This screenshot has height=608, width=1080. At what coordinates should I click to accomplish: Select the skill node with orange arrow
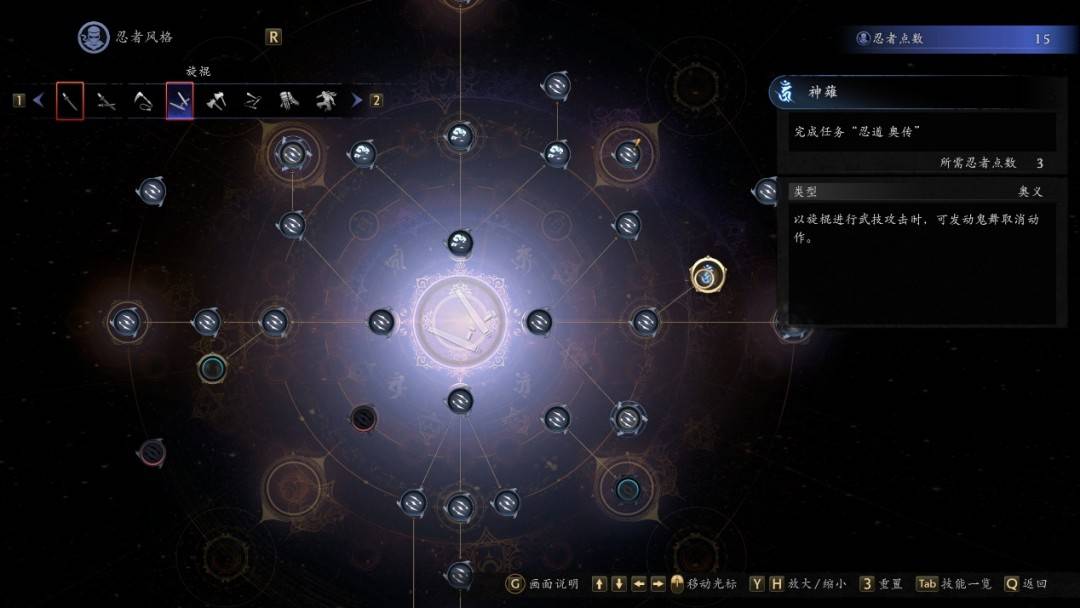[x=628, y=153]
